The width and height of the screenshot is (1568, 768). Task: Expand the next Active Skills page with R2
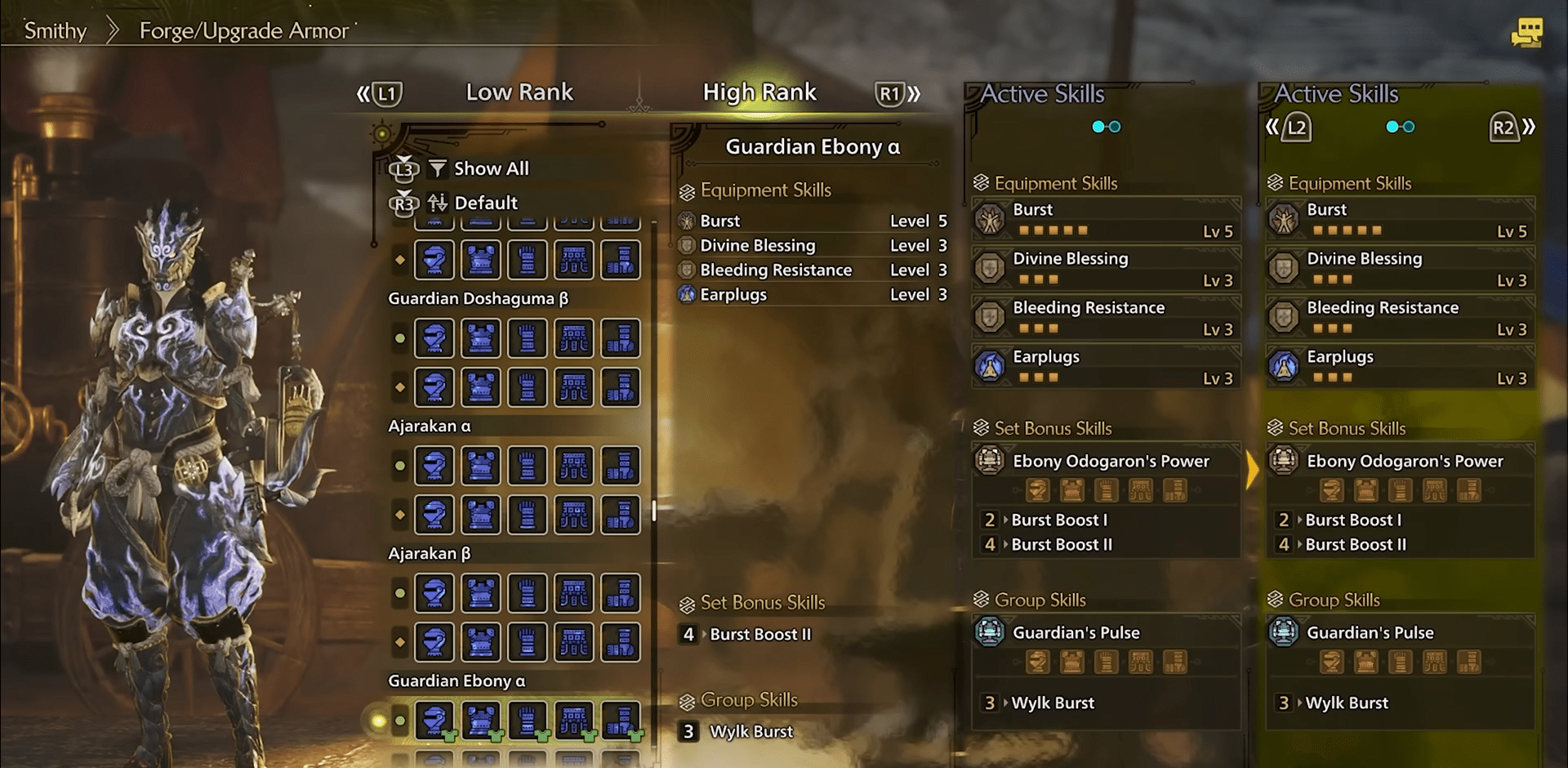pyautogui.click(x=1505, y=127)
